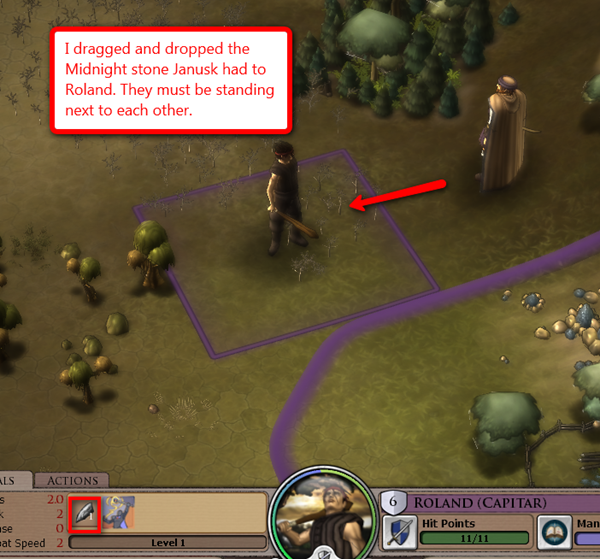Select the item icon beside the Midnight stone

tap(116, 513)
